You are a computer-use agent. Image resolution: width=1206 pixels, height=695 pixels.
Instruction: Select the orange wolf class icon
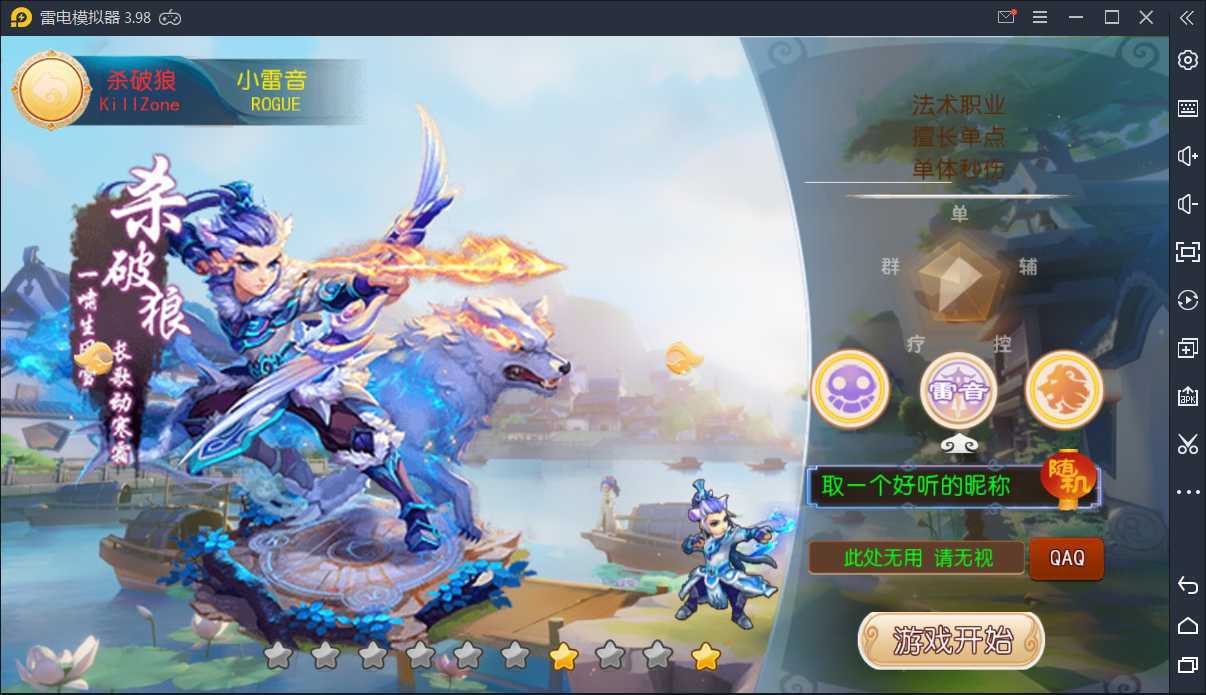[1064, 389]
